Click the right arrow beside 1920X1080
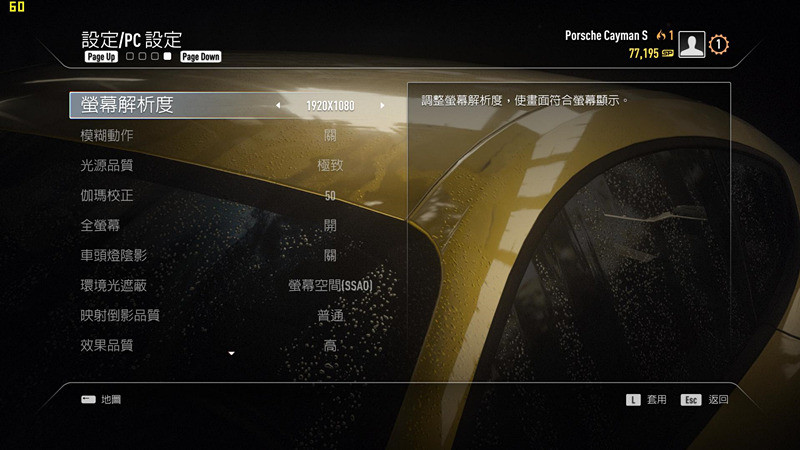 pyautogui.click(x=382, y=105)
